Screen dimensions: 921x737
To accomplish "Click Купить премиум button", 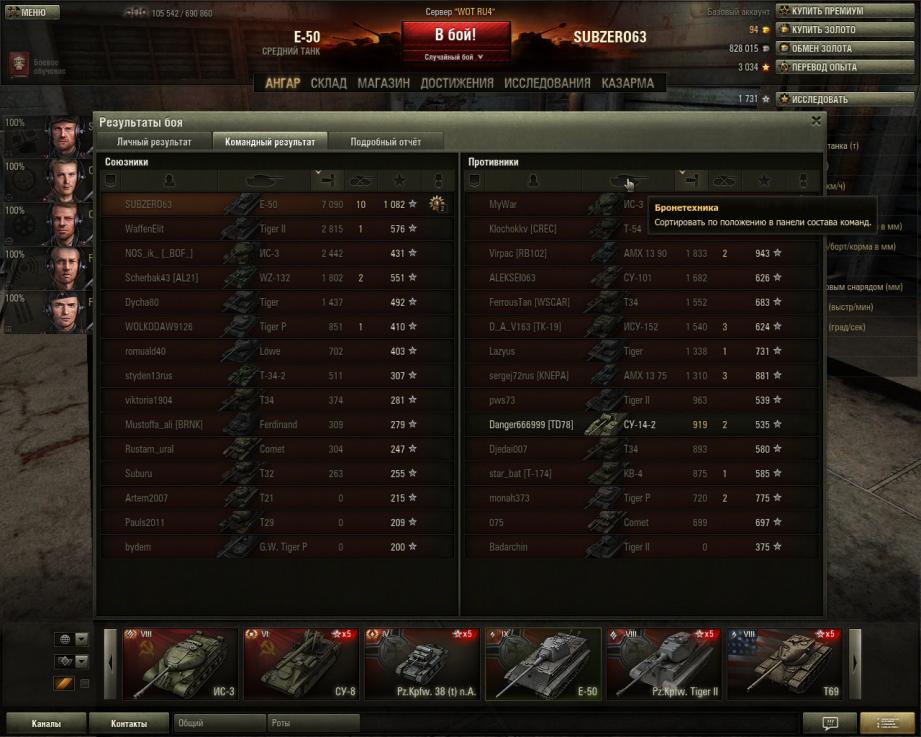I will point(830,11).
